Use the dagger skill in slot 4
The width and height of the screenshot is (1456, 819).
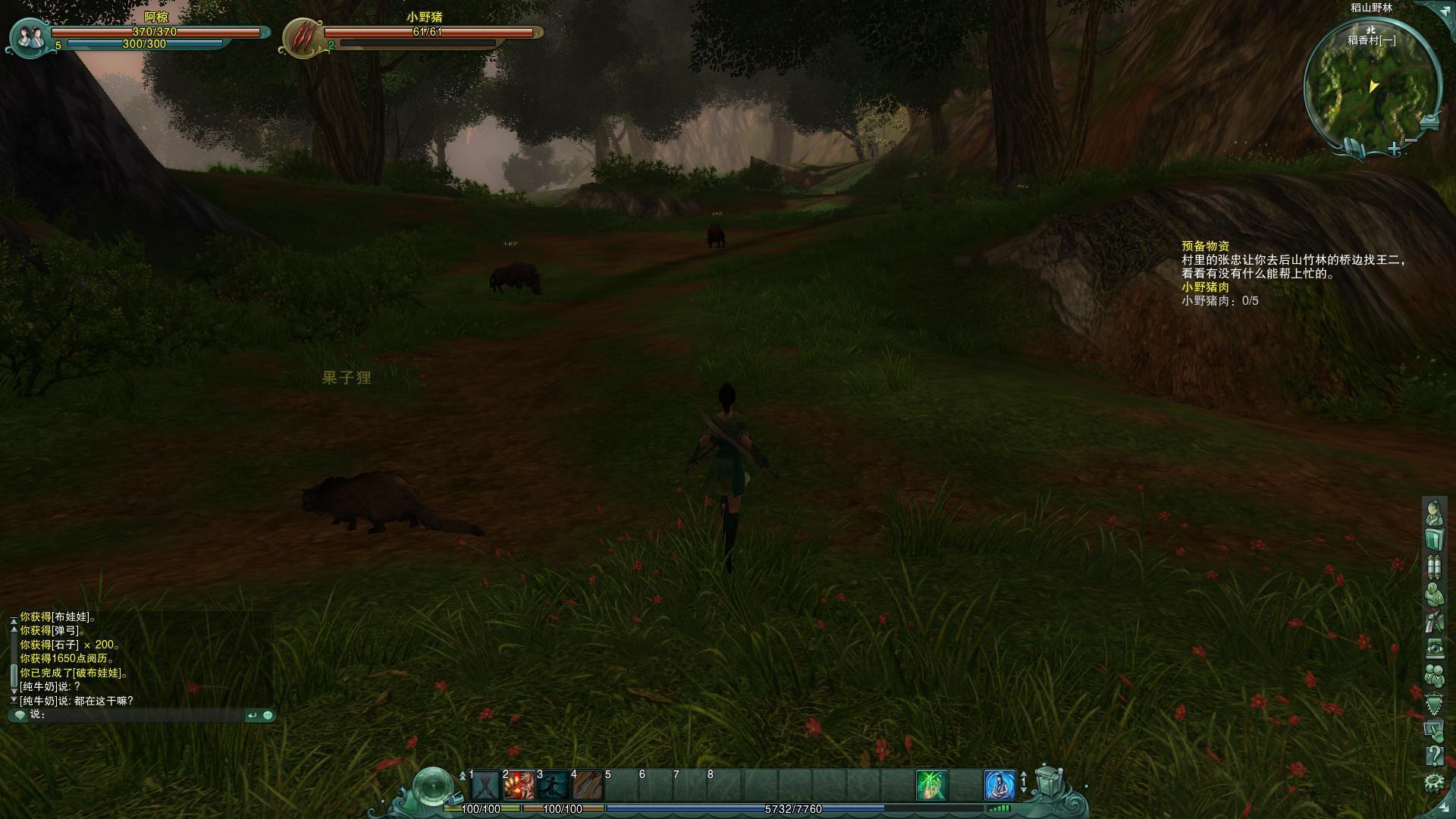click(588, 786)
